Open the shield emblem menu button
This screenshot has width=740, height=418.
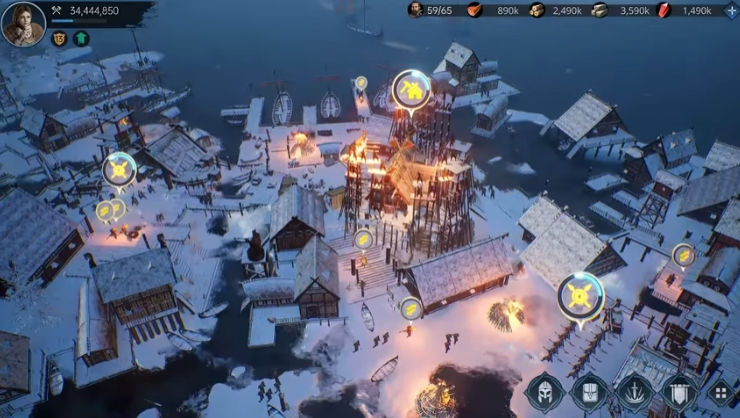(679, 392)
